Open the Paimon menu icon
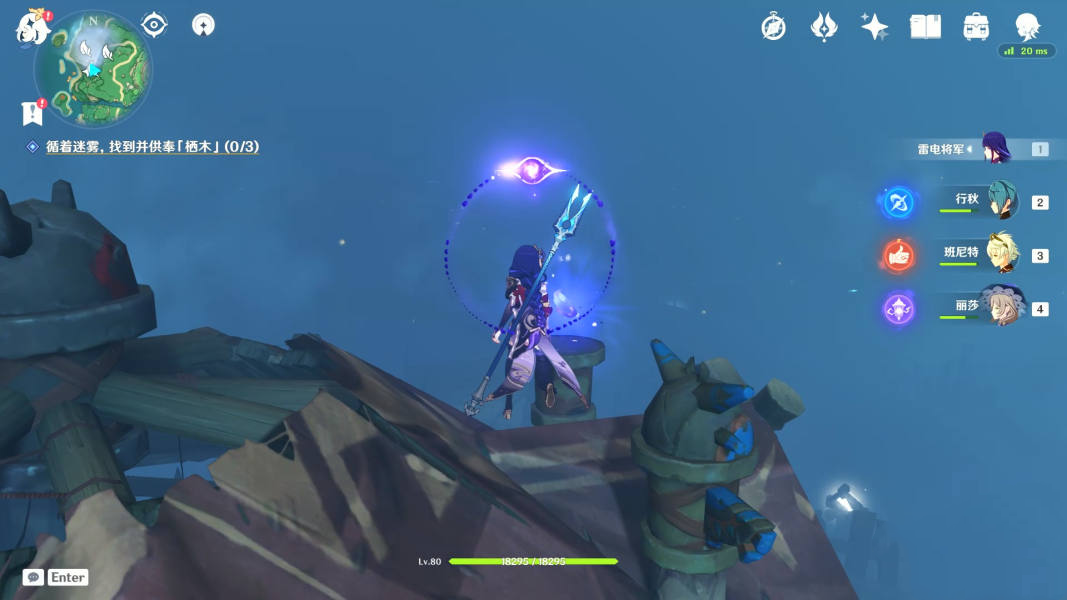Screen dimensions: 1067x600 point(32,27)
